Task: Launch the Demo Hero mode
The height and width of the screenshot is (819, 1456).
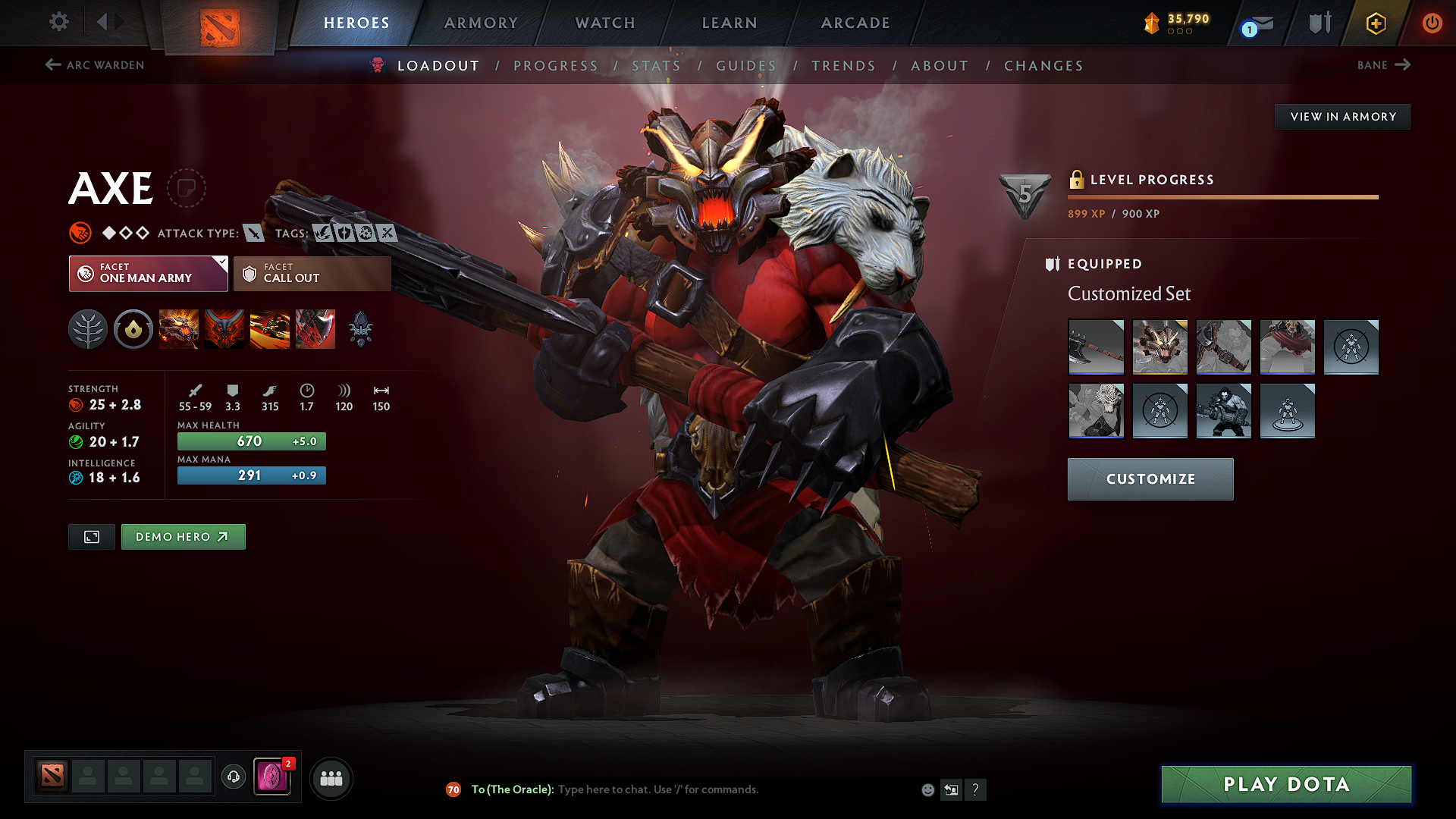Action: point(183,537)
